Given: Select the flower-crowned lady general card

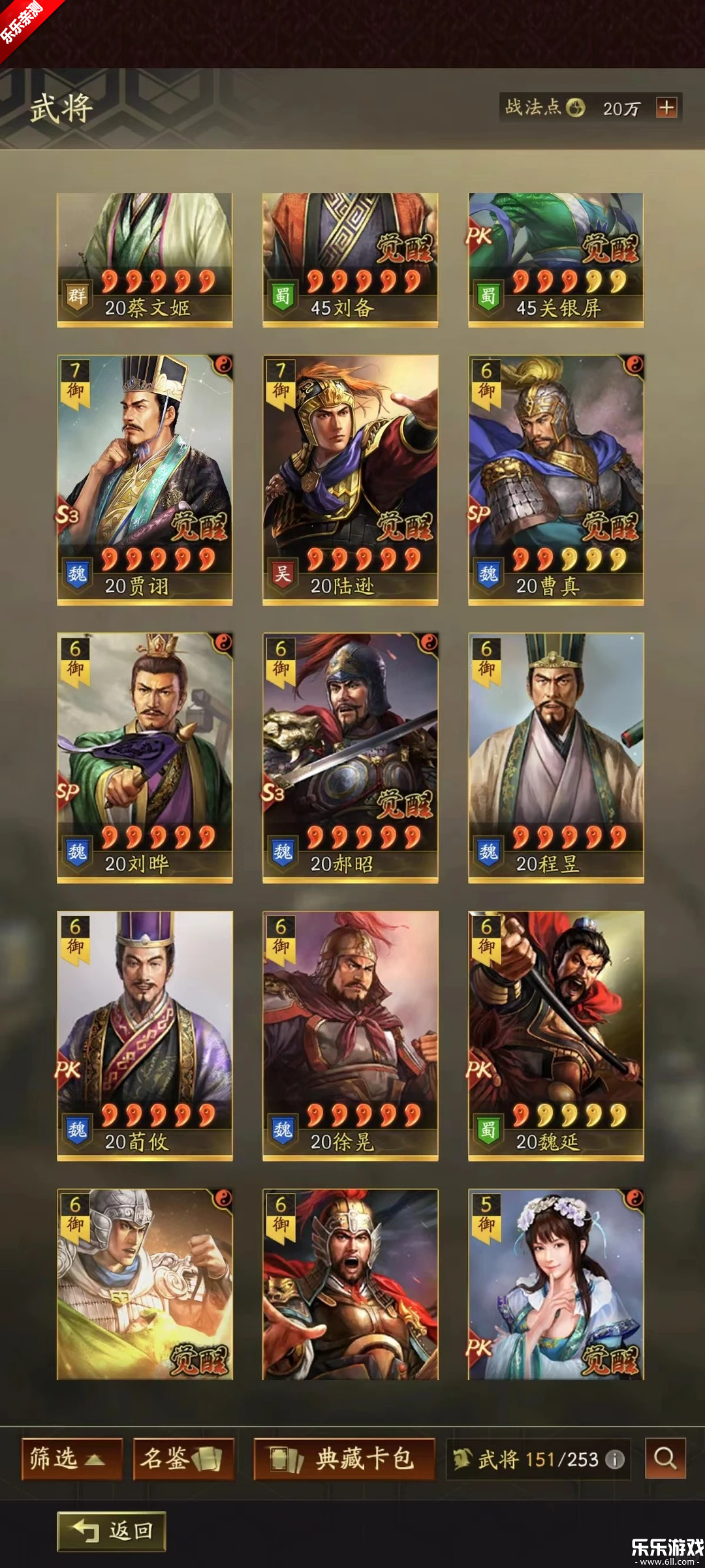Looking at the screenshot, I should point(556,1284).
